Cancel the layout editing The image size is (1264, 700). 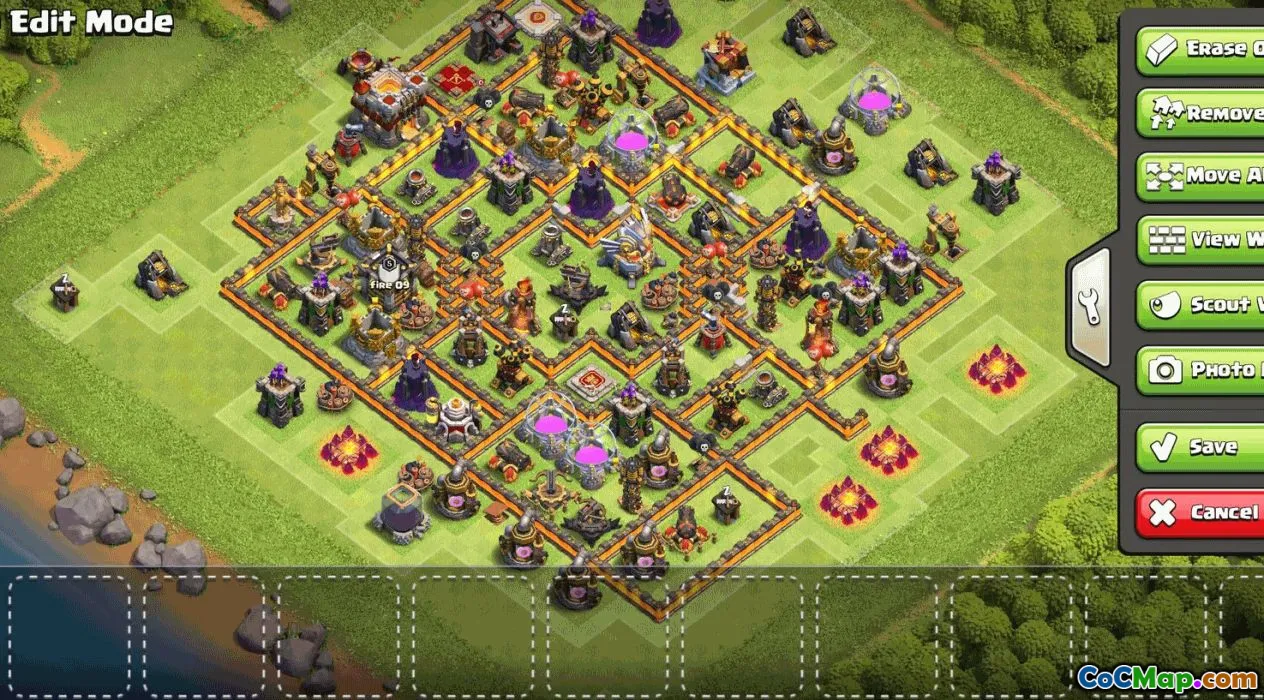tap(1202, 513)
